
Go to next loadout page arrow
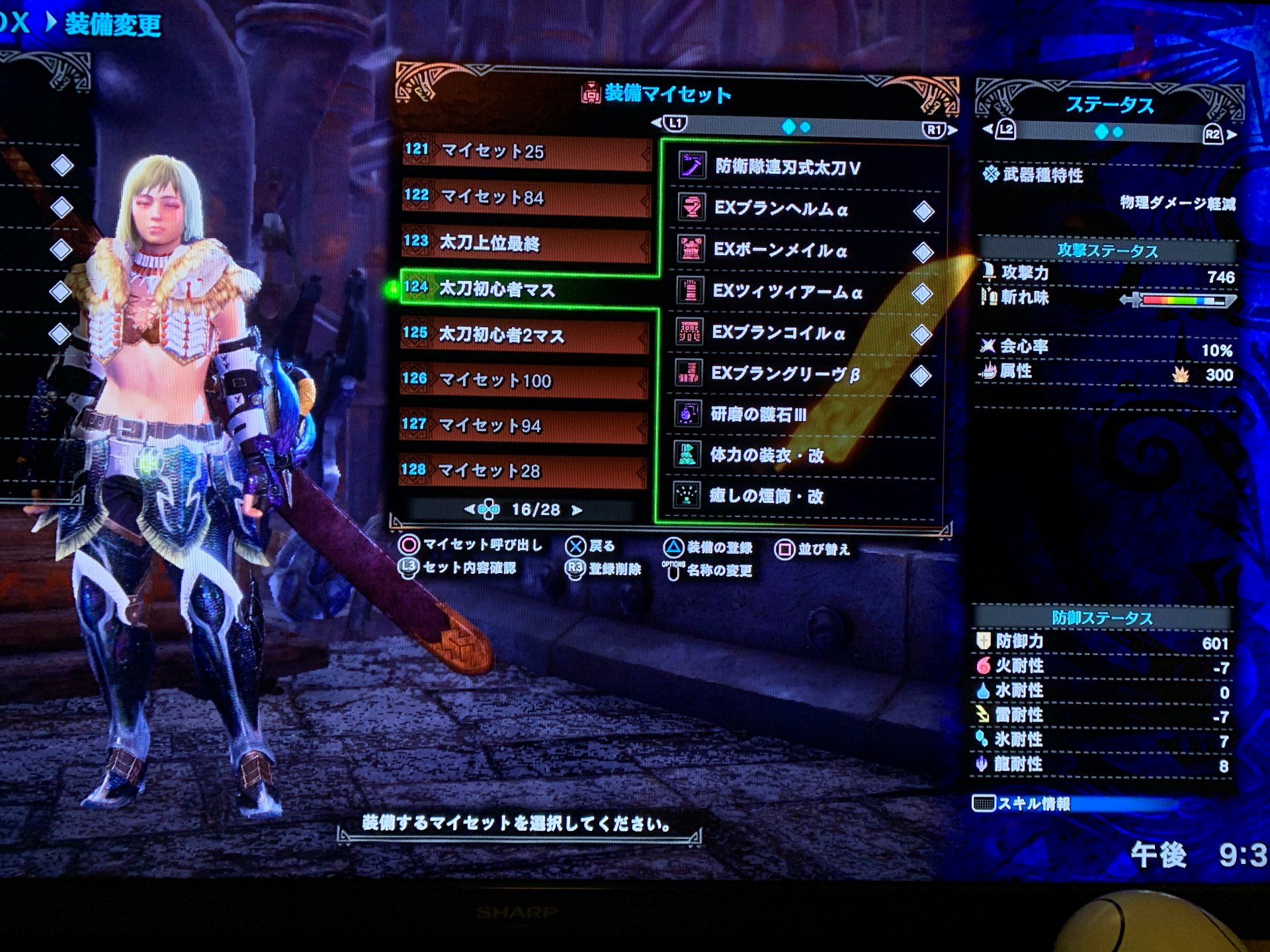[577, 510]
